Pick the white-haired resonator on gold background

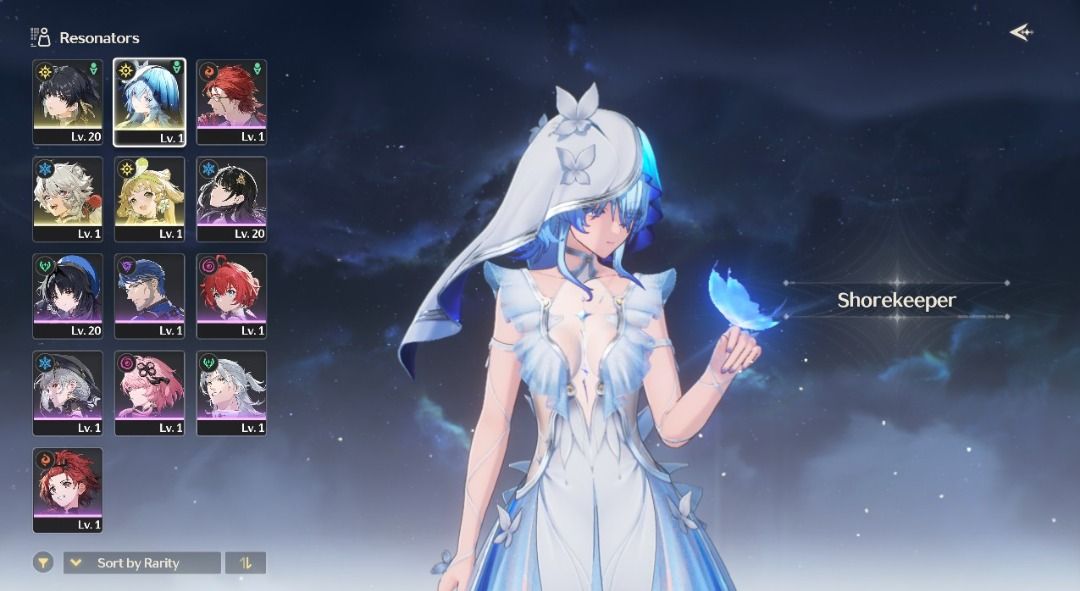pyautogui.click(x=68, y=197)
